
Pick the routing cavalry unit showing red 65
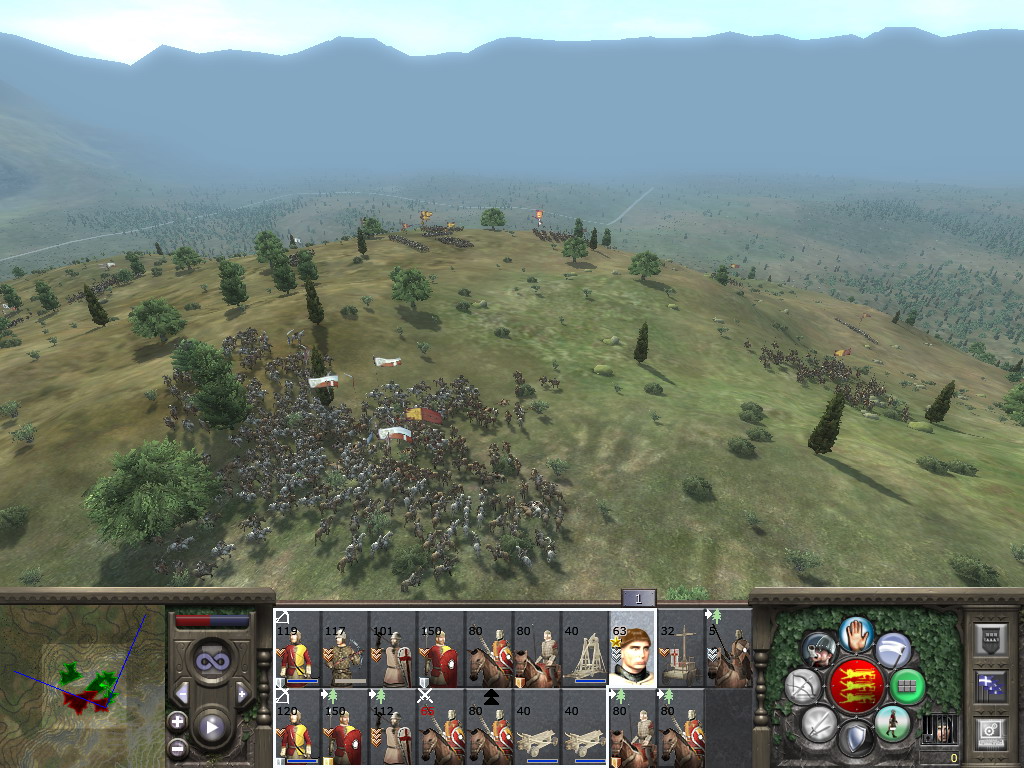tap(440, 727)
